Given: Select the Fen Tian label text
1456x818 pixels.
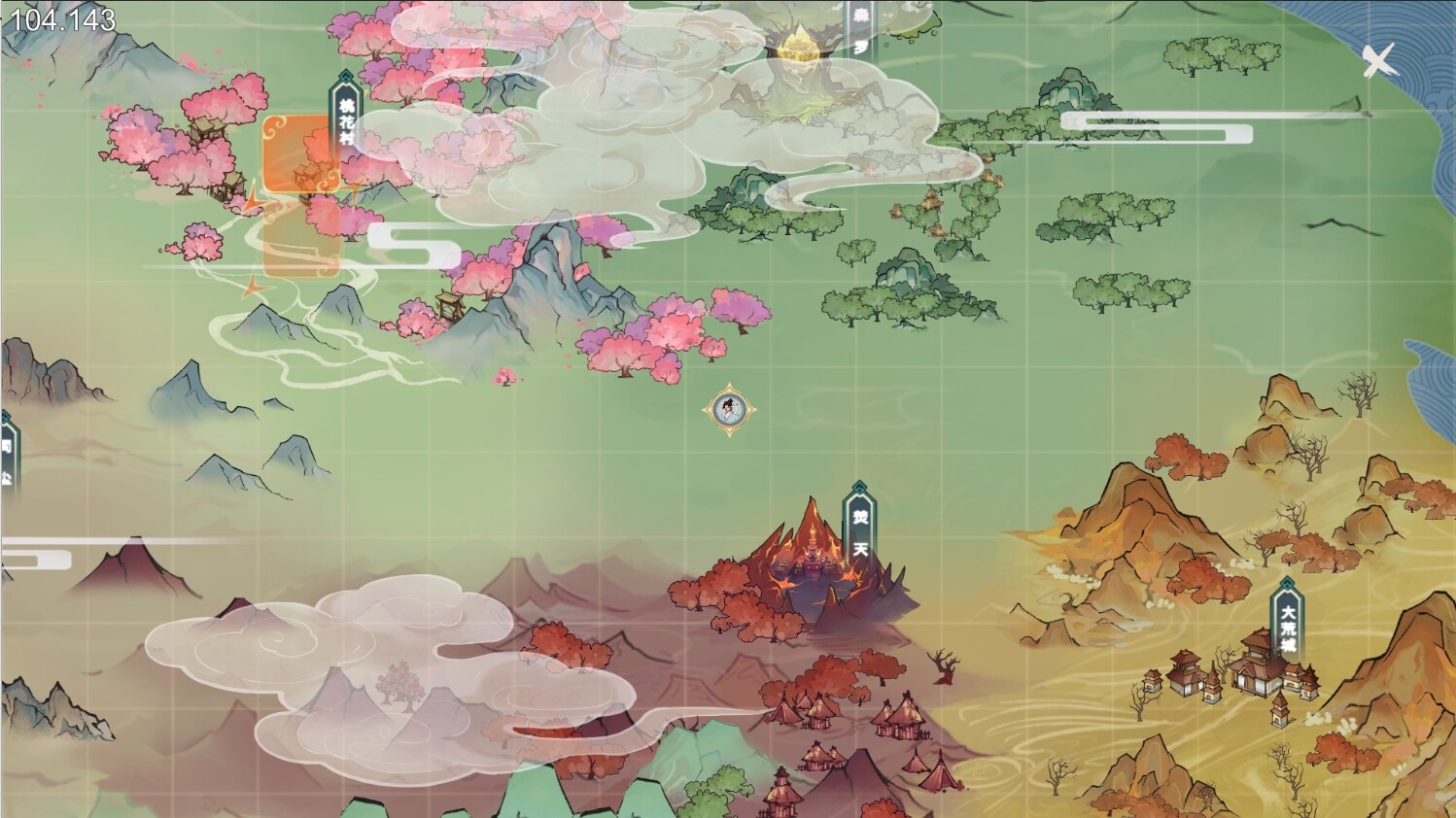Looking at the screenshot, I should tap(860, 534).
